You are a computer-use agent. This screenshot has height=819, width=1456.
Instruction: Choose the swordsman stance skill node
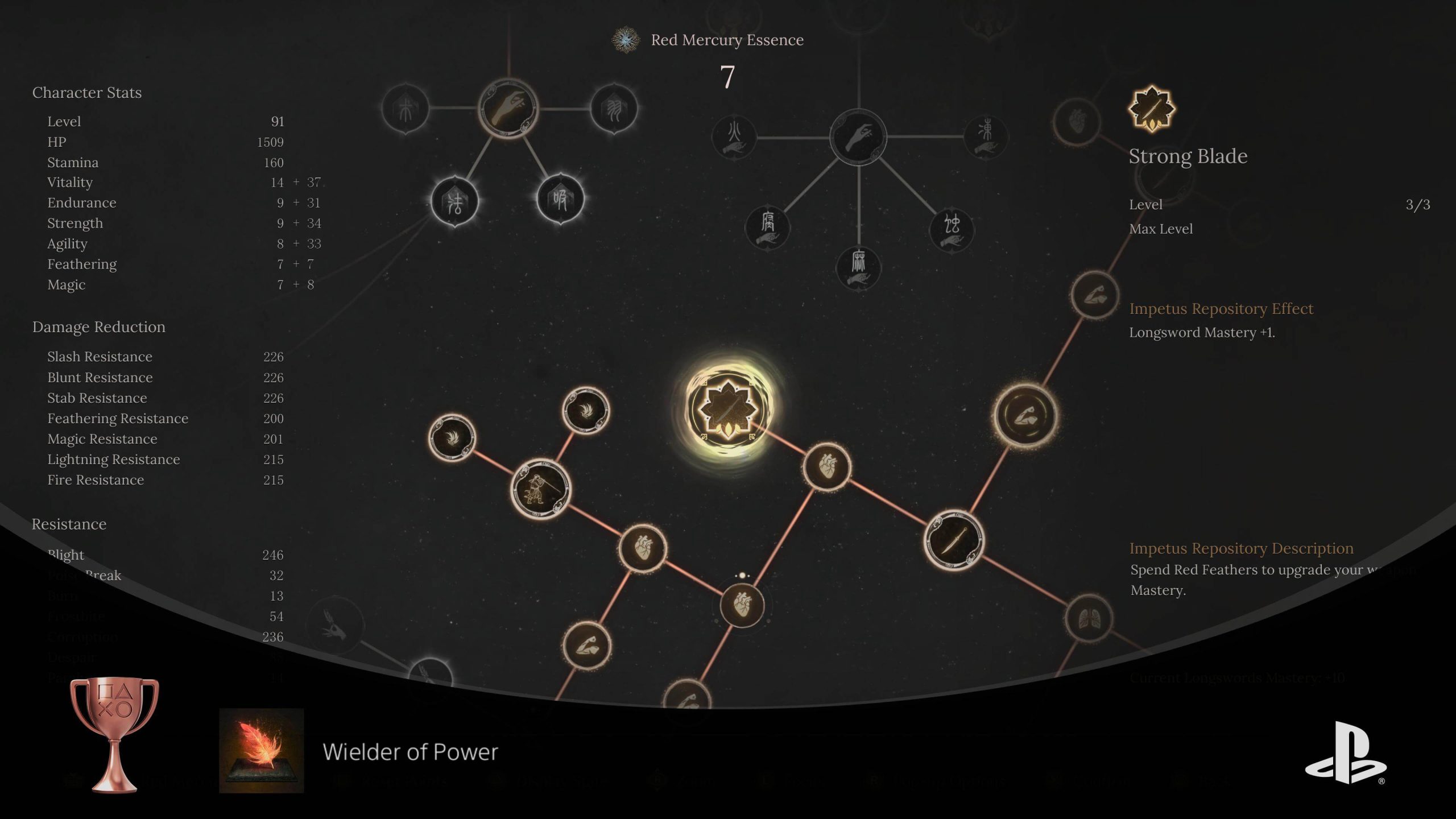pos(540,489)
